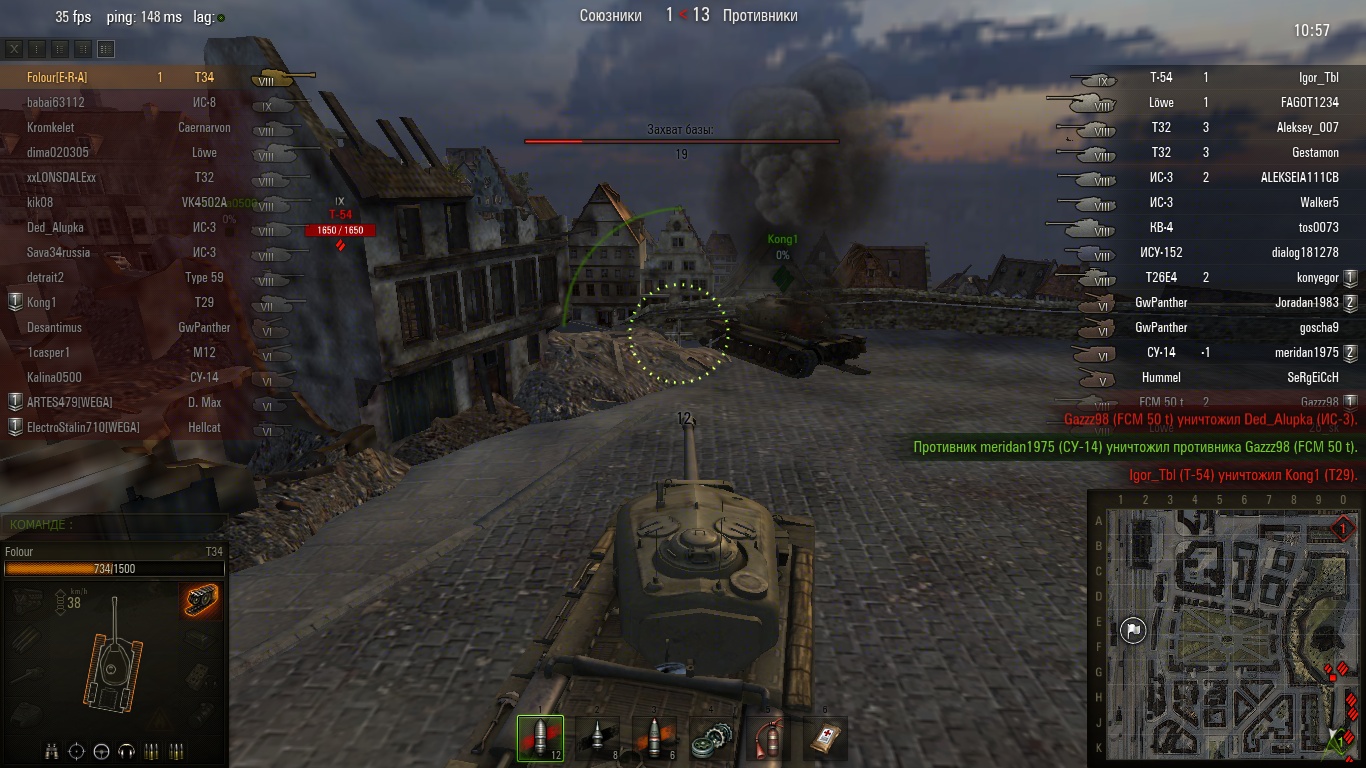Select ally babai63112 with the ИС-8
The height and width of the screenshot is (768, 1366).
tap(56, 103)
